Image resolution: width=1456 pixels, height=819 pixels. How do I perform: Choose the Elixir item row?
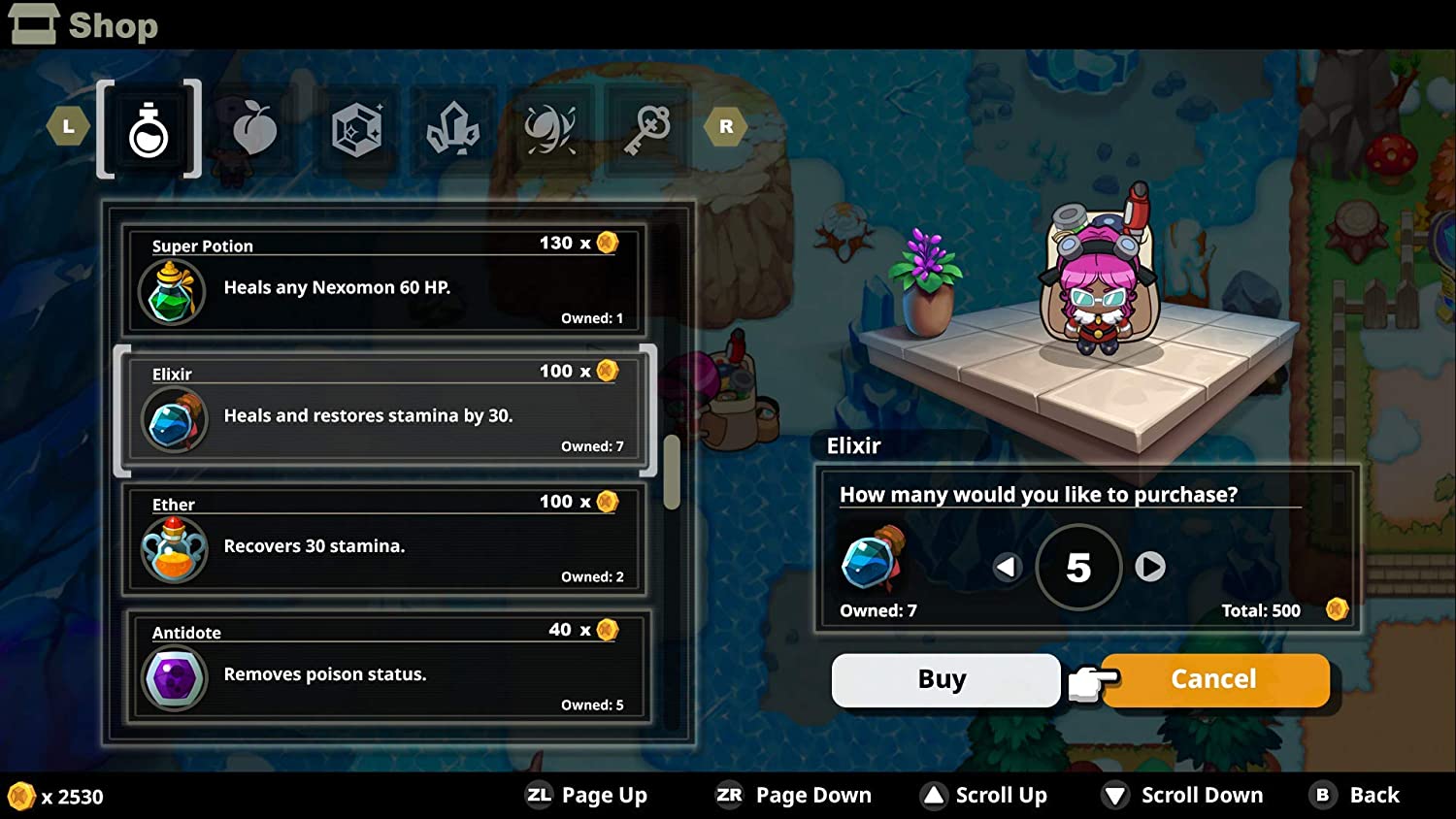tap(385, 410)
